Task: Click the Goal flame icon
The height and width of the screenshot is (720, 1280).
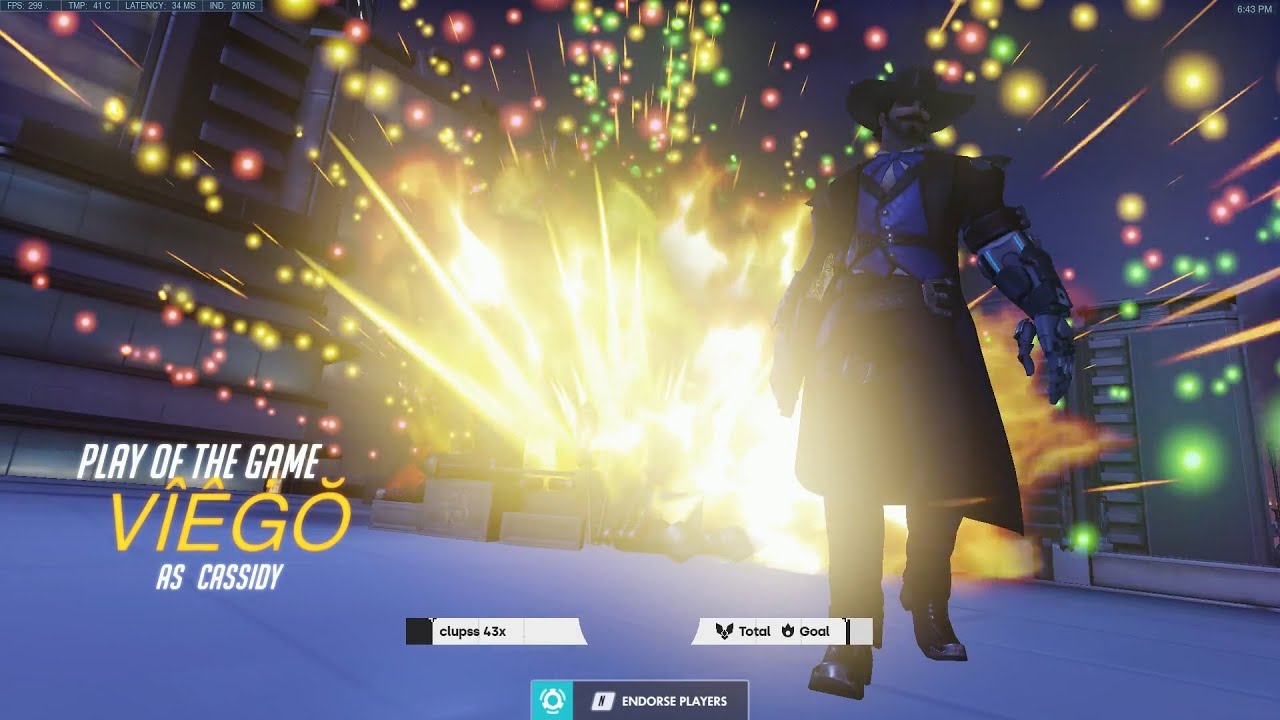Action: 789,631
